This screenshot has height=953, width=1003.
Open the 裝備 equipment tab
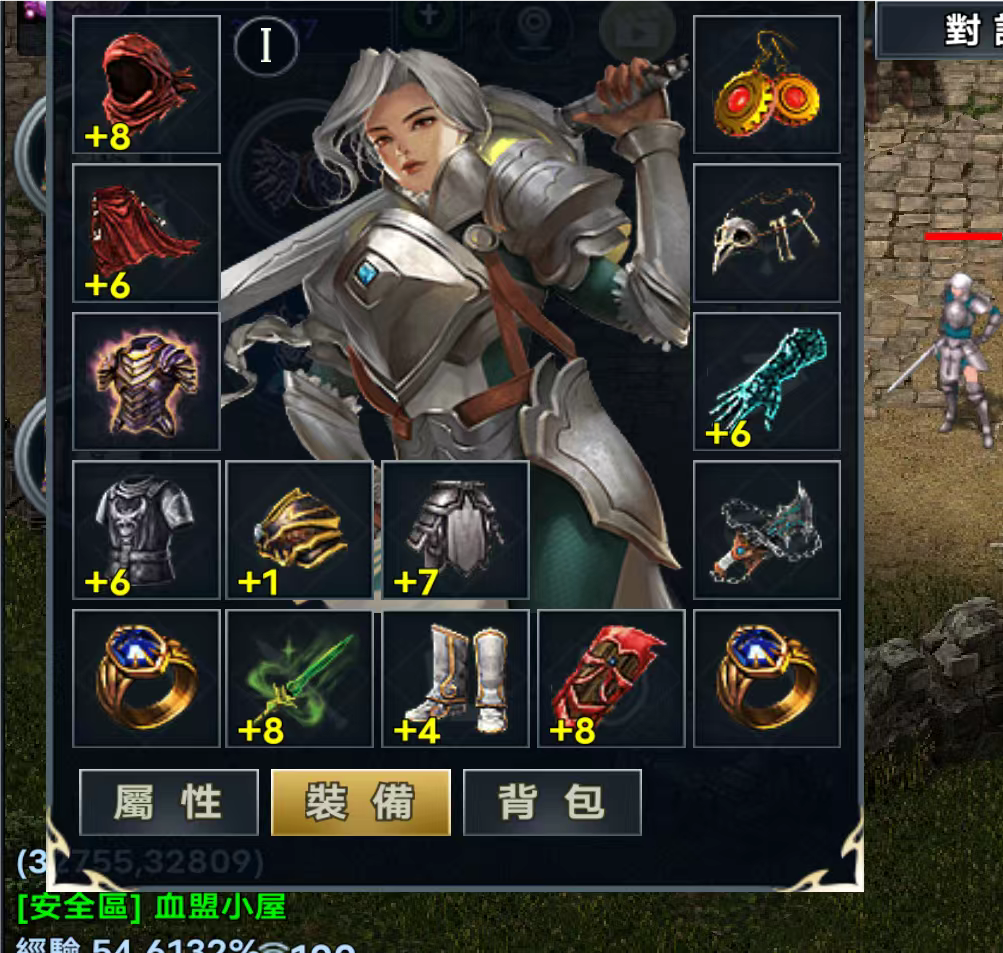point(361,802)
